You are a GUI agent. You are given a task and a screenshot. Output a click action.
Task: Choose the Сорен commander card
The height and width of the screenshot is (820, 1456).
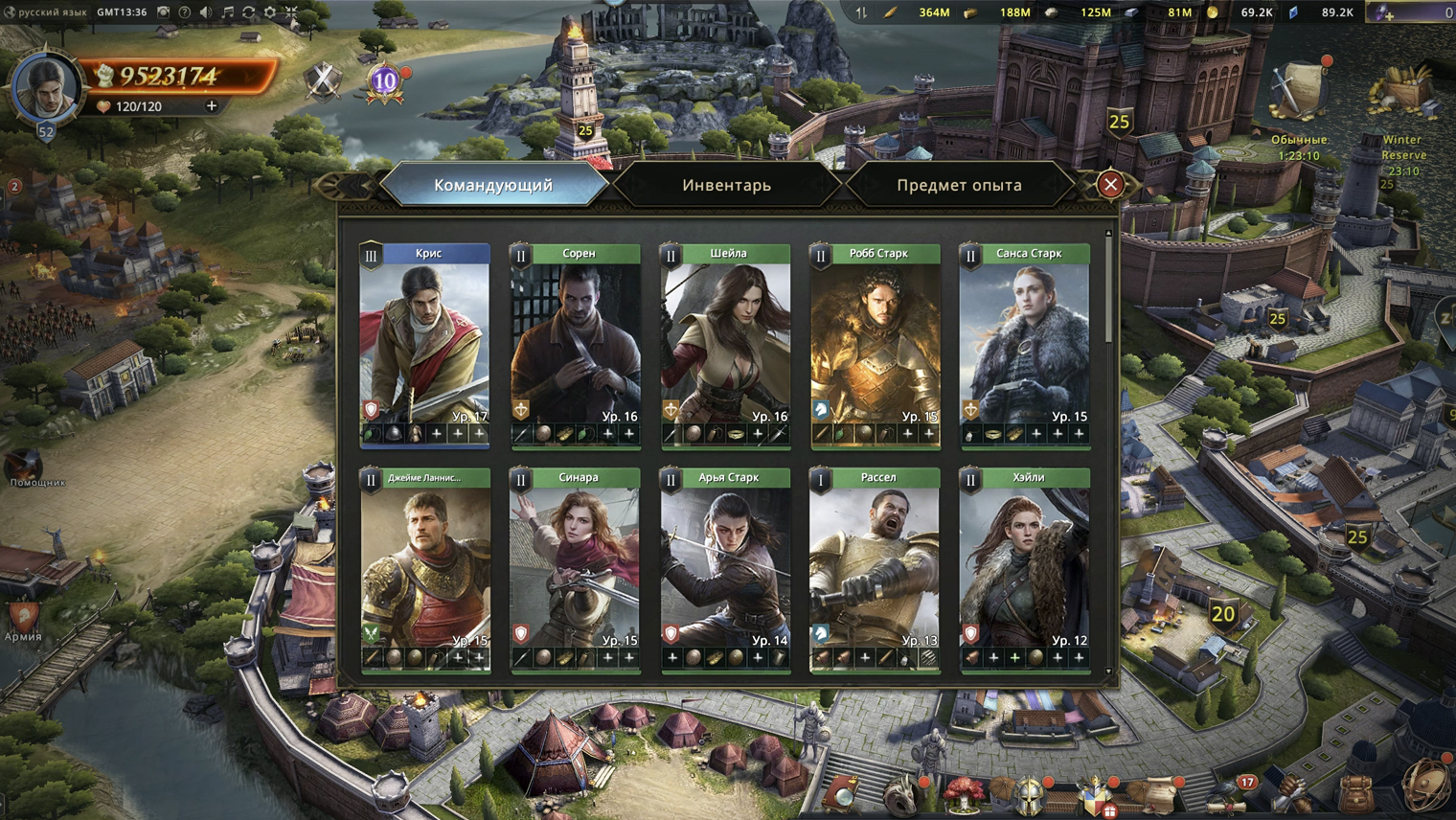pos(575,340)
